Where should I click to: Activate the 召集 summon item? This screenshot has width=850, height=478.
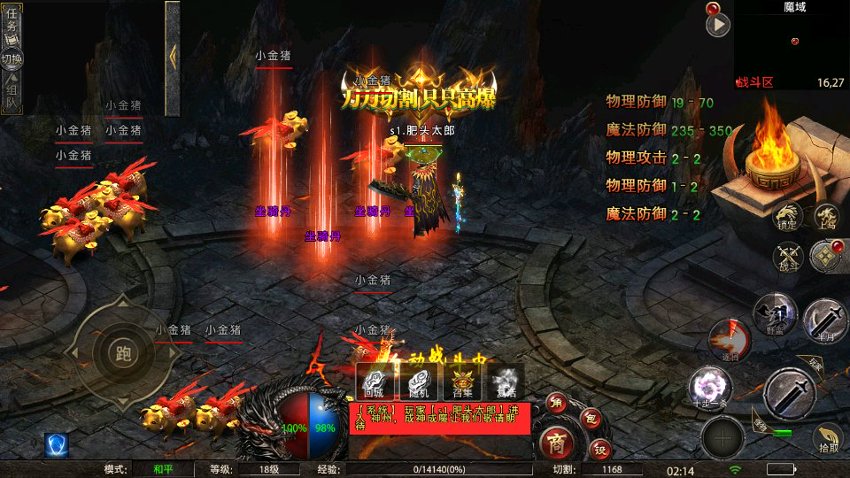pos(462,381)
